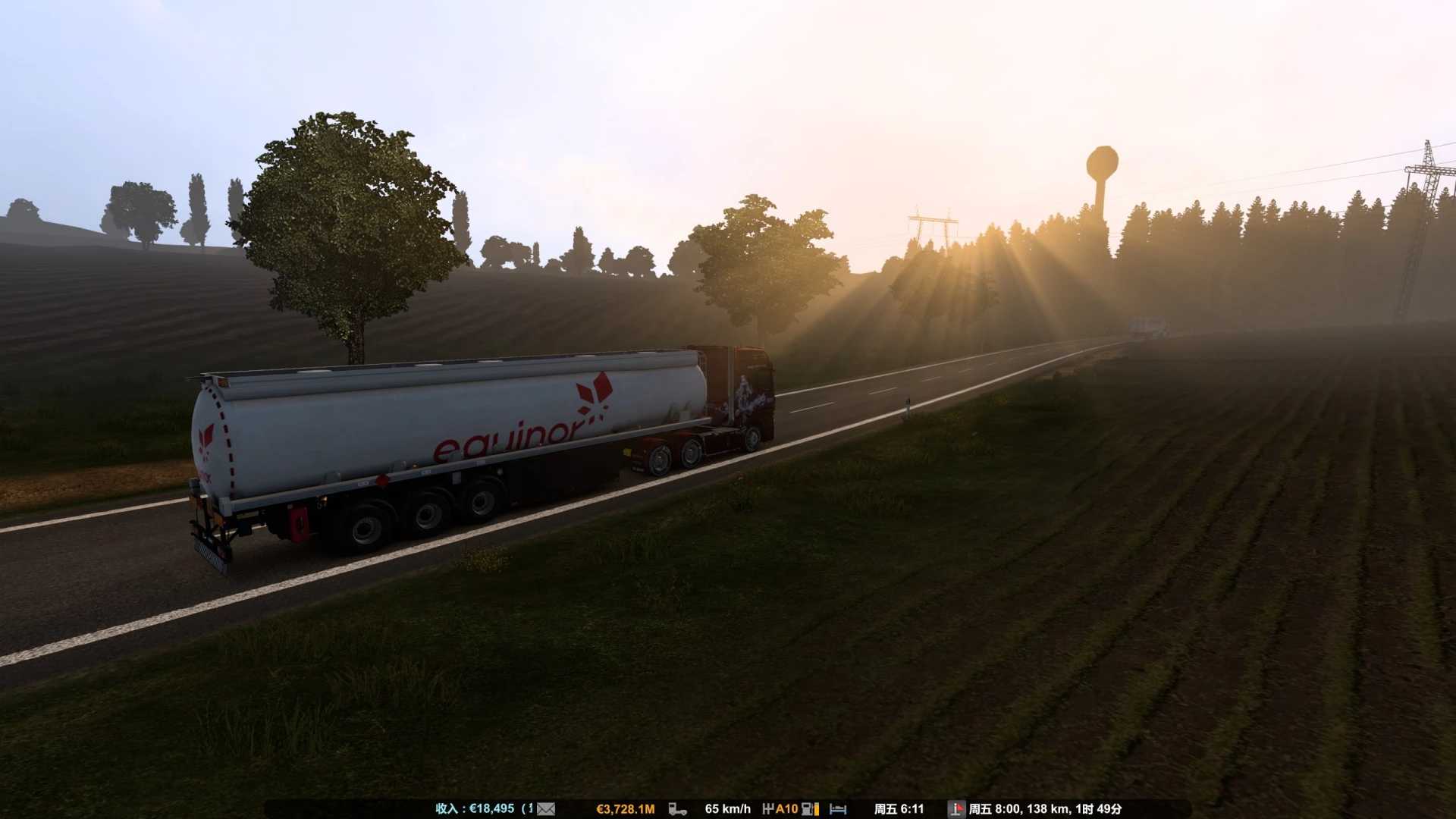Screen dimensions: 1456x819
Task: Click the truck status icon
Action: [677, 809]
